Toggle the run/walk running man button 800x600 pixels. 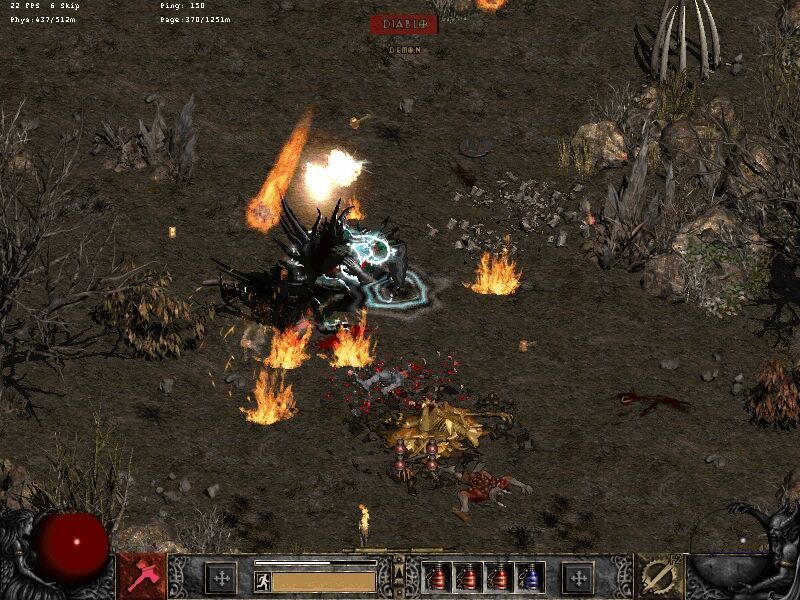[263, 580]
